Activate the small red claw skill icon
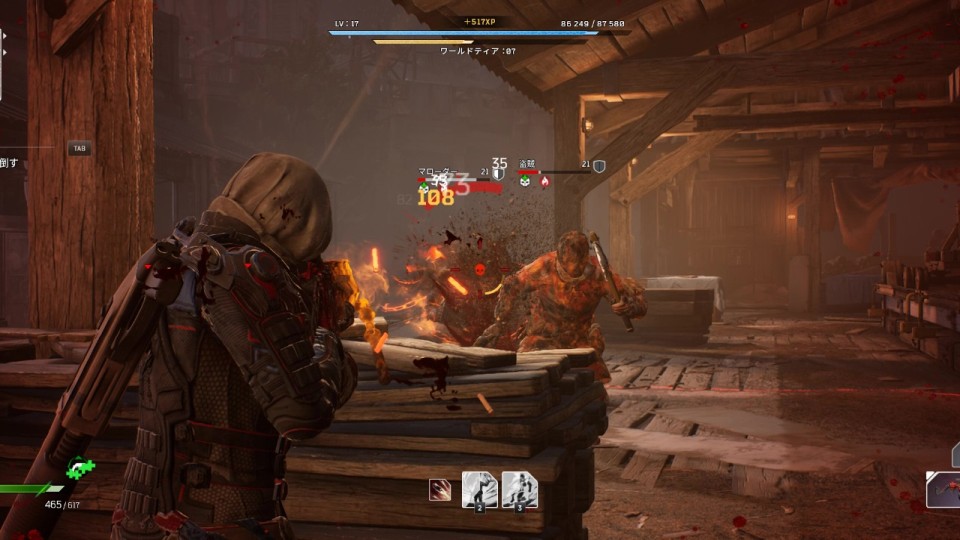This screenshot has height=540, width=960. coord(439,490)
